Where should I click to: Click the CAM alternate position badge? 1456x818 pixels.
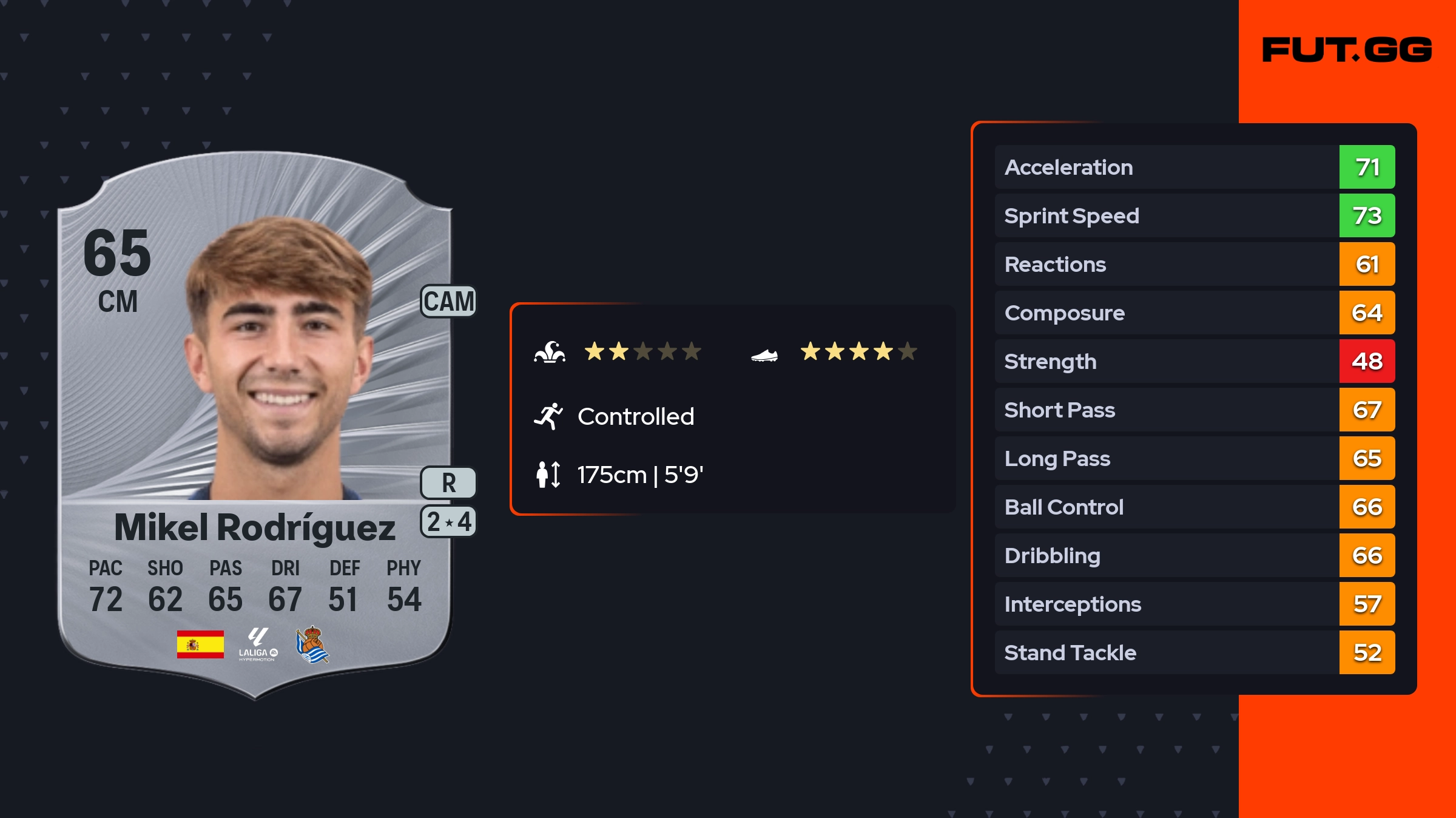(x=448, y=302)
